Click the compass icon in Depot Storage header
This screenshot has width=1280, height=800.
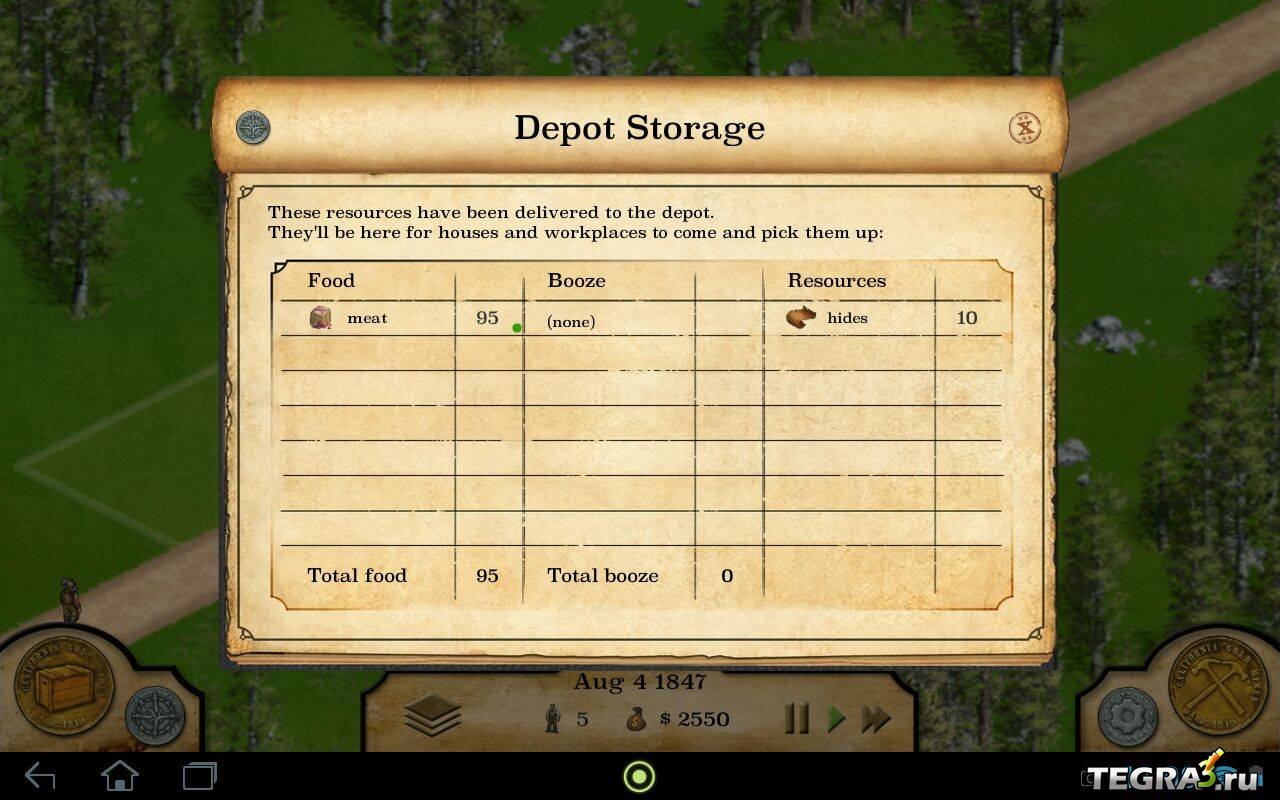(x=253, y=128)
